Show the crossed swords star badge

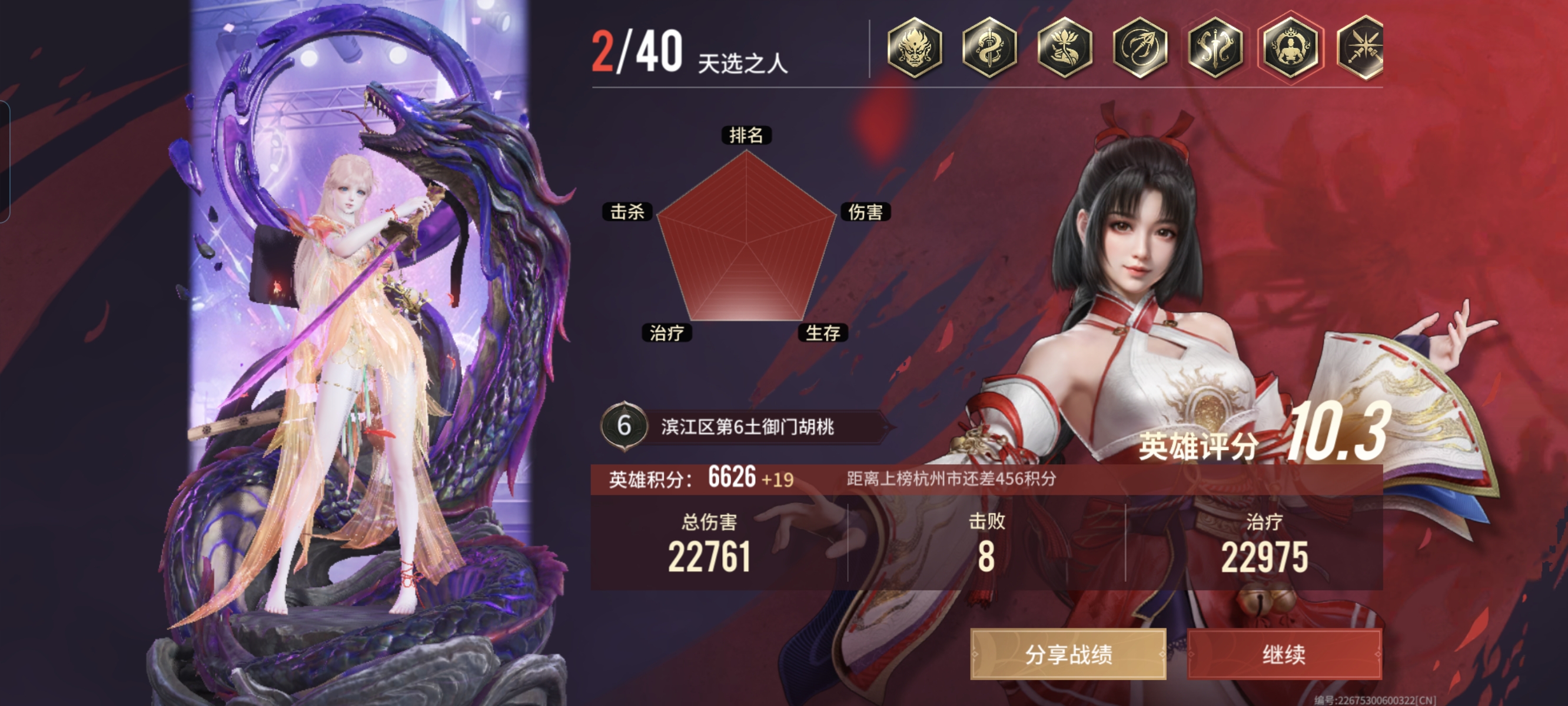(1361, 48)
